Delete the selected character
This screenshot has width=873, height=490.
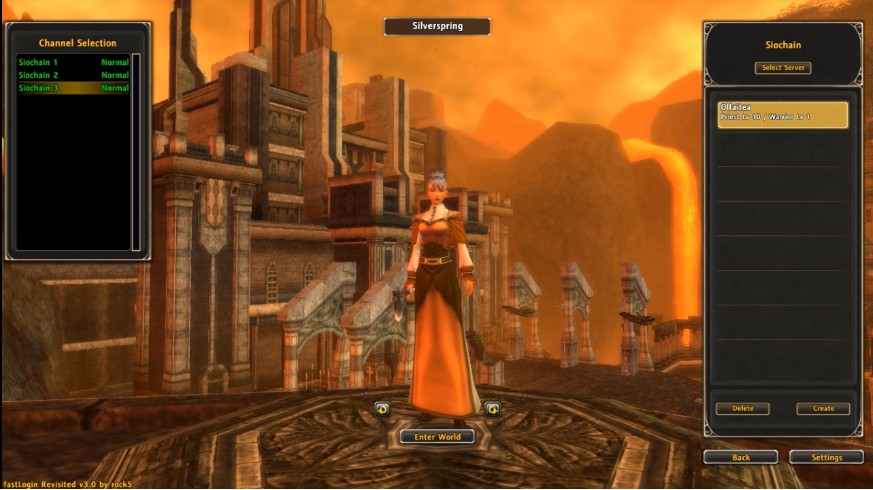click(742, 408)
